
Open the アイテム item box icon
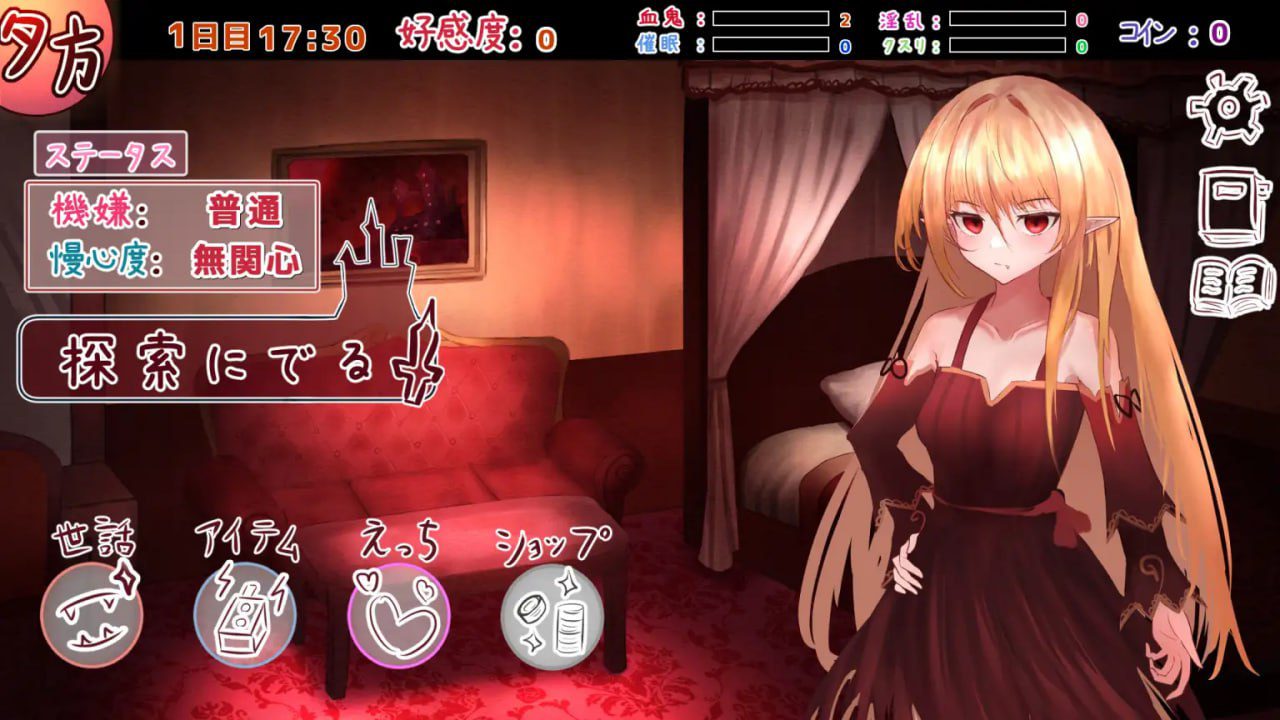pyautogui.click(x=243, y=610)
